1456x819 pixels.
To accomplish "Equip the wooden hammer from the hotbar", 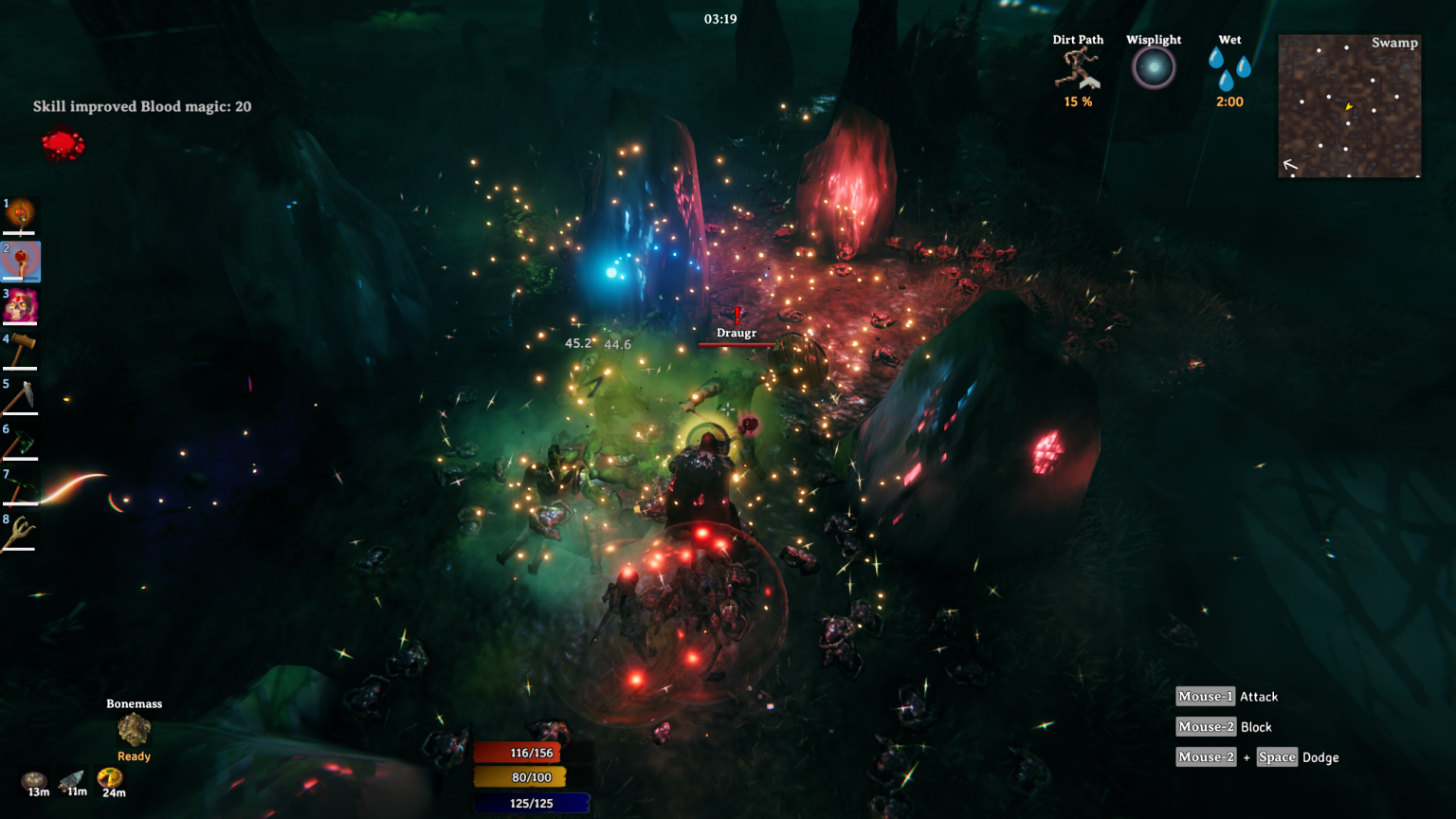I will (x=20, y=351).
